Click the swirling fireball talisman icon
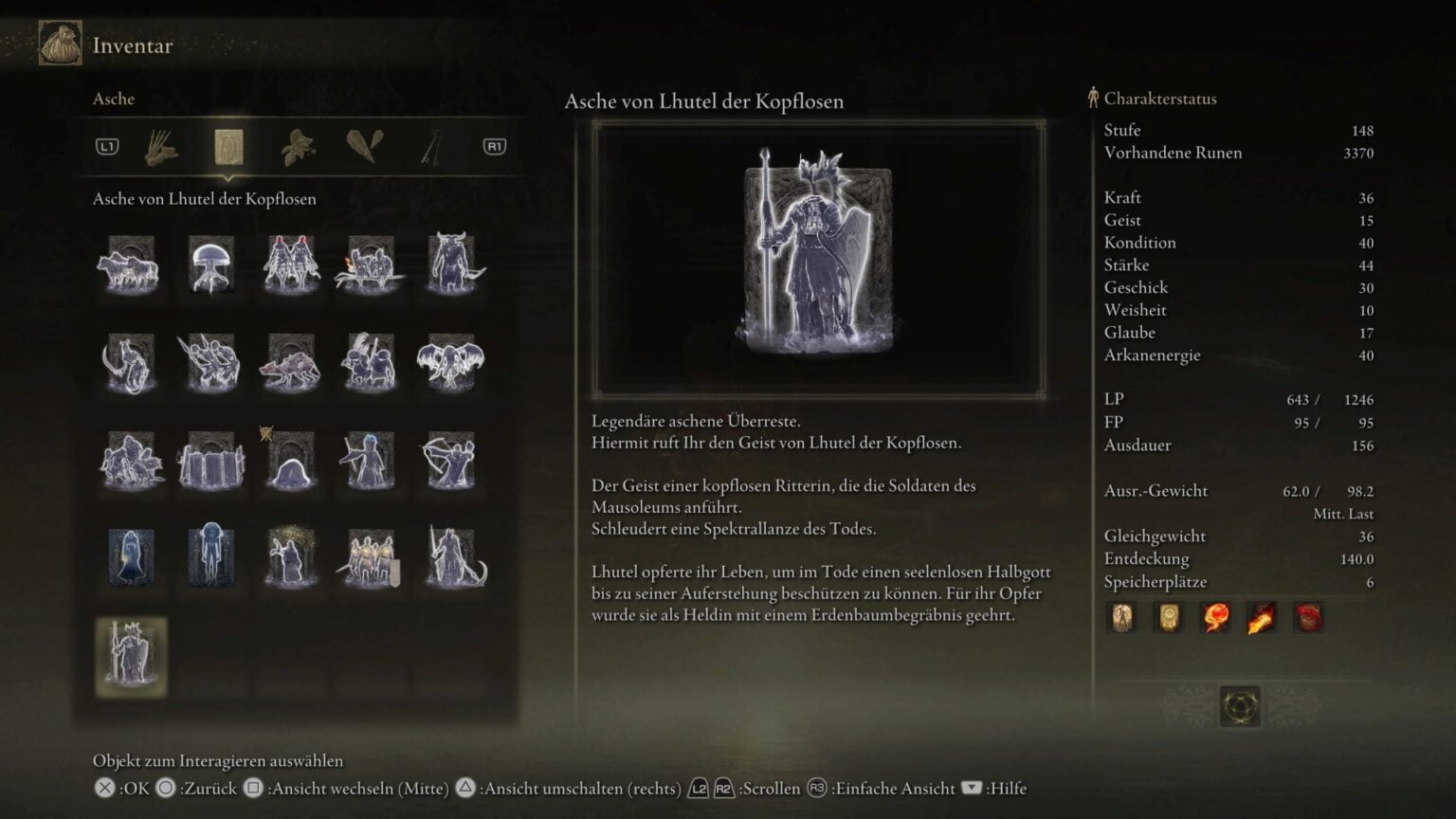This screenshot has height=819, width=1456. pos(1215,618)
